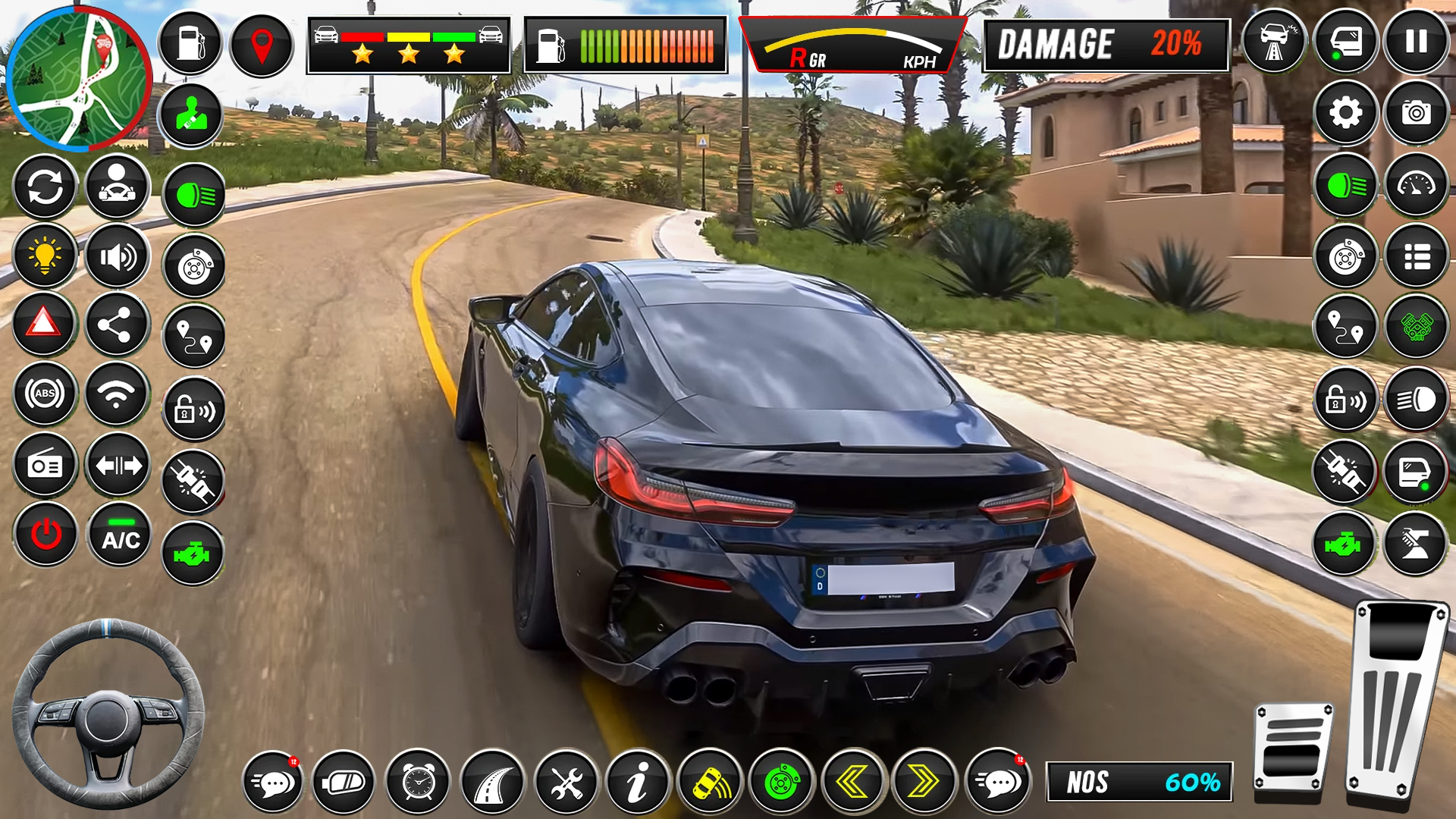The width and height of the screenshot is (1456, 819).
Task: Toggle the A/C button
Action: (120, 535)
